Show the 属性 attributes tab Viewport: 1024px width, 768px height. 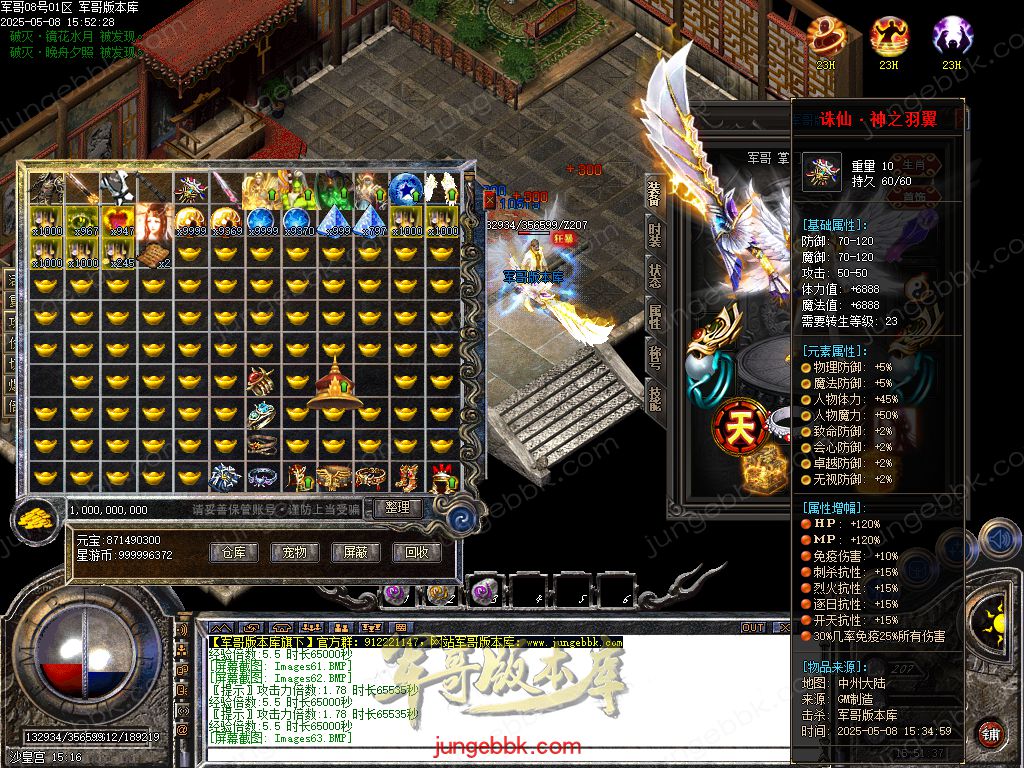coord(654,317)
